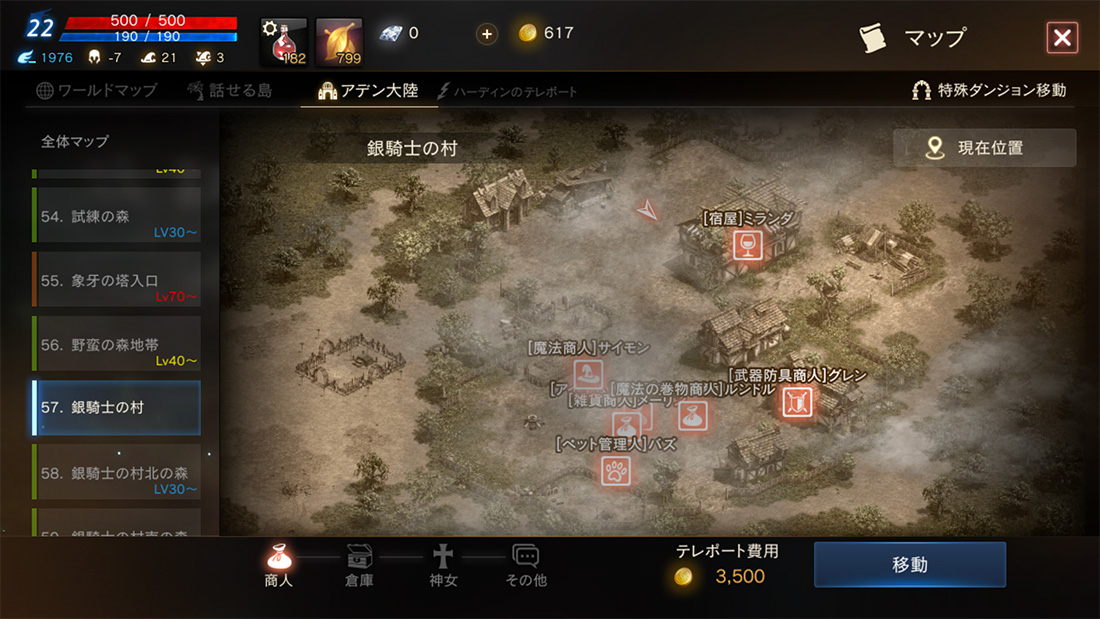Add currency with the plus button
This screenshot has height=619, width=1100.
tap(487, 34)
